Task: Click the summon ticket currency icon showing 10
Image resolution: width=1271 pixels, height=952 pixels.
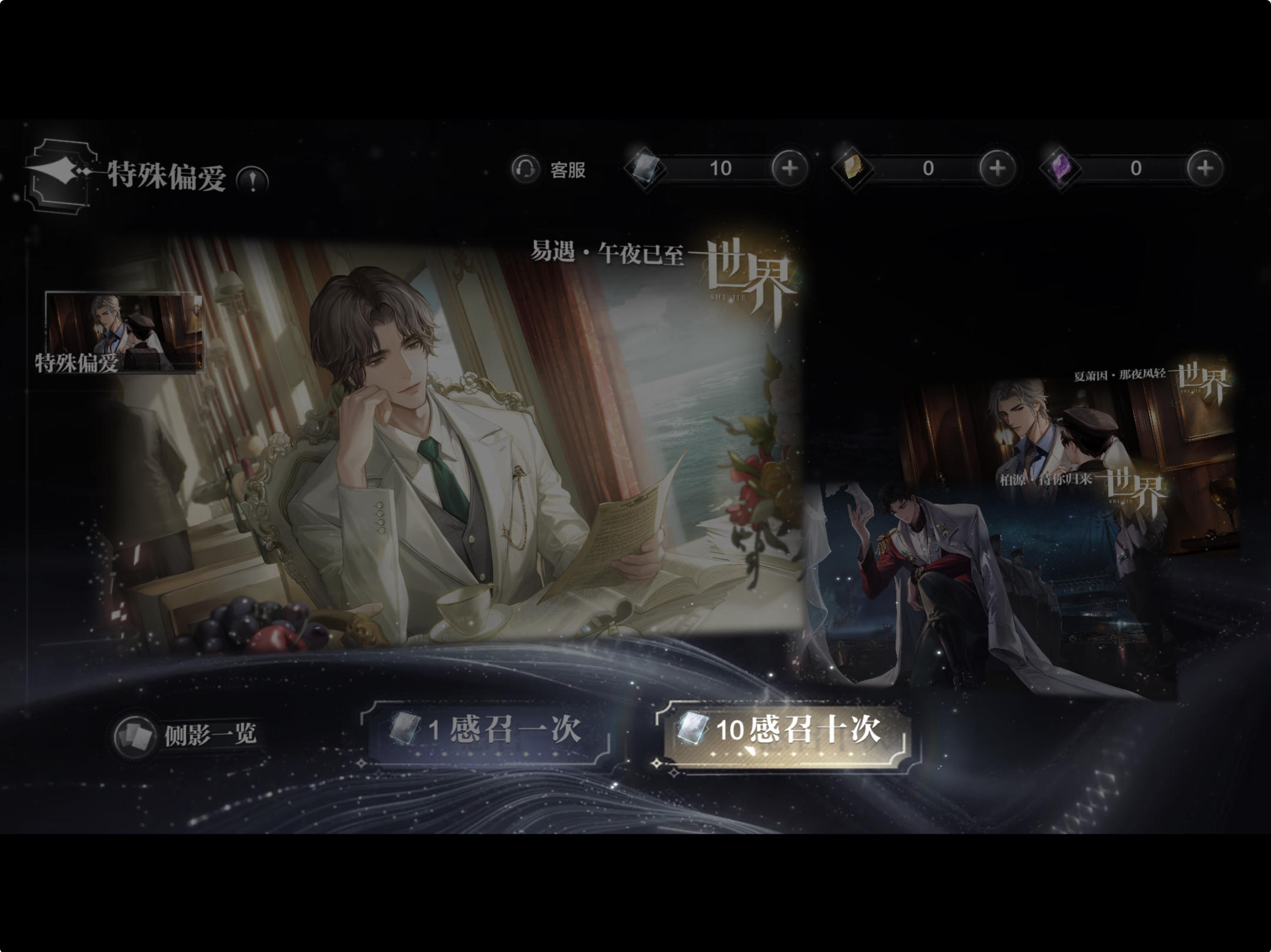Action: coord(646,169)
